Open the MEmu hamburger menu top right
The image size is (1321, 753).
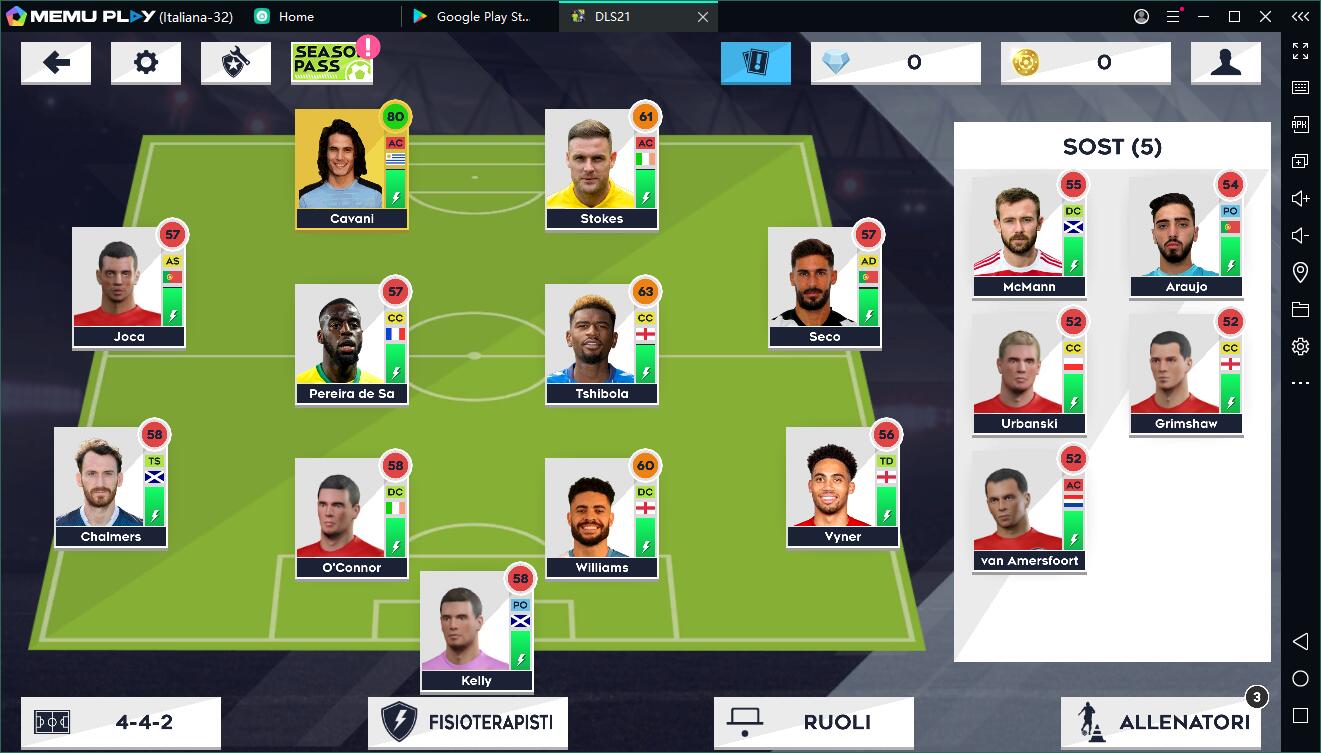pos(1171,16)
